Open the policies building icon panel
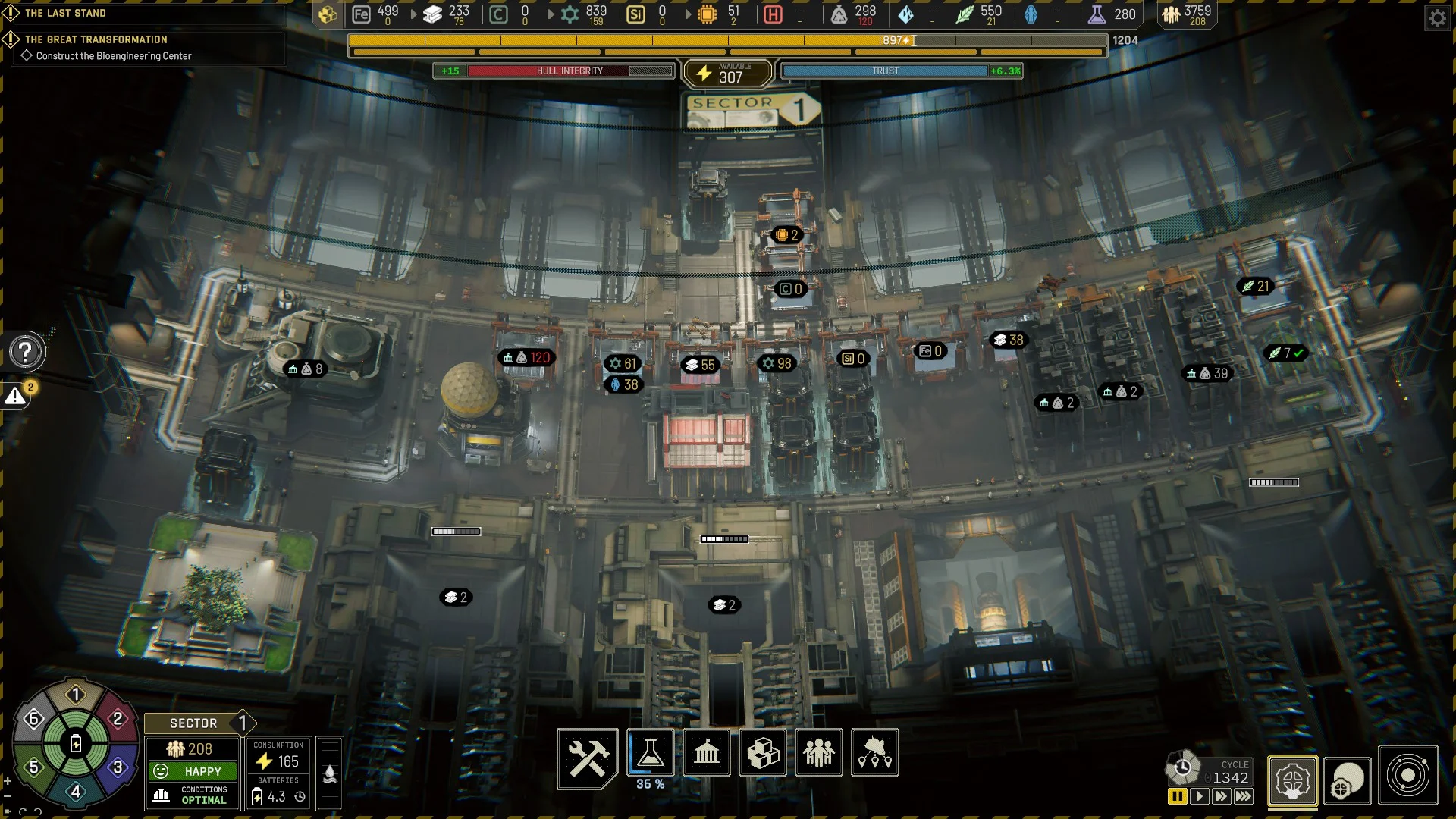Viewport: 1456px width, 819px height. (706, 752)
